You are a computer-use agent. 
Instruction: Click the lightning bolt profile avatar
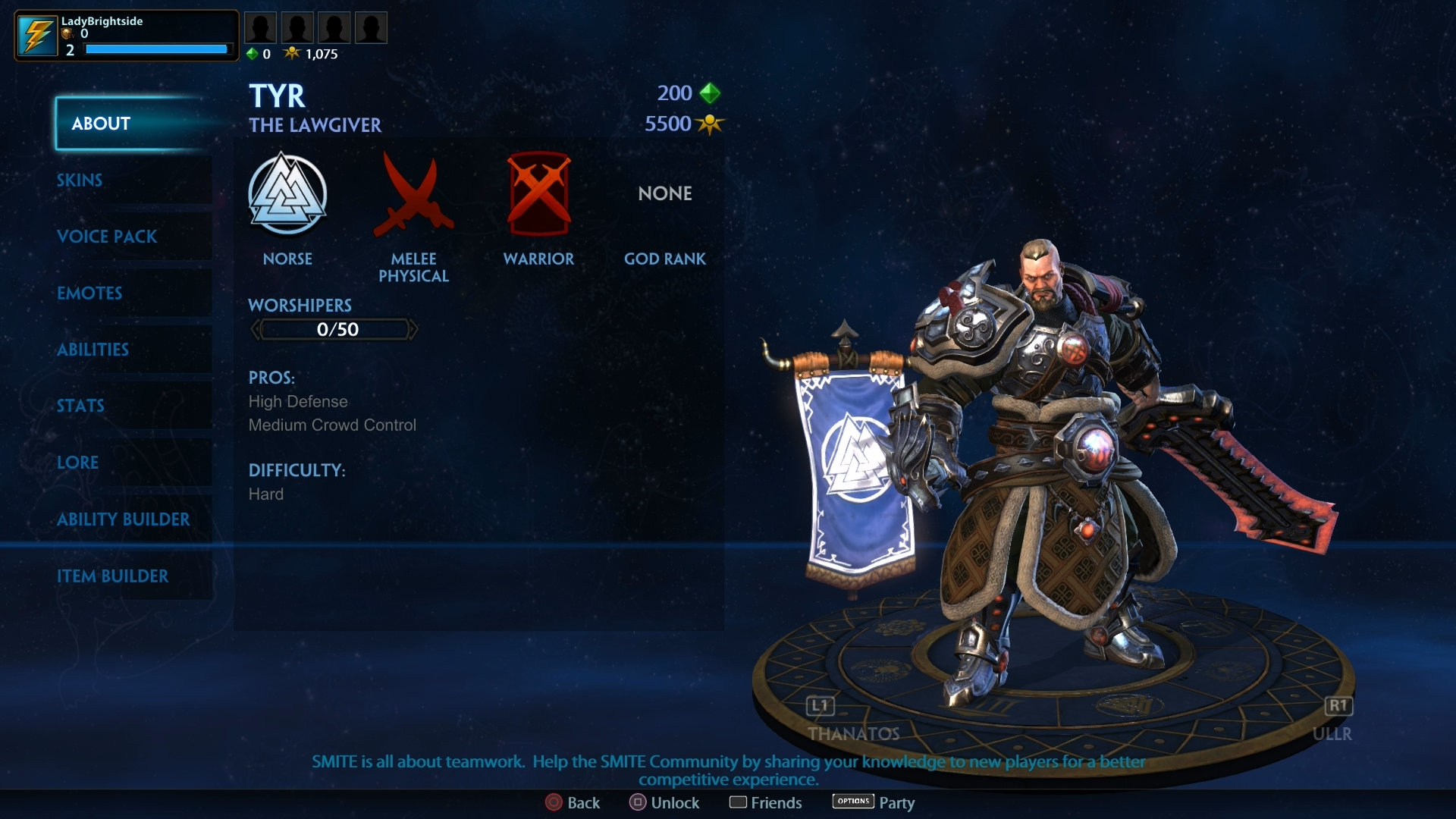[36, 35]
